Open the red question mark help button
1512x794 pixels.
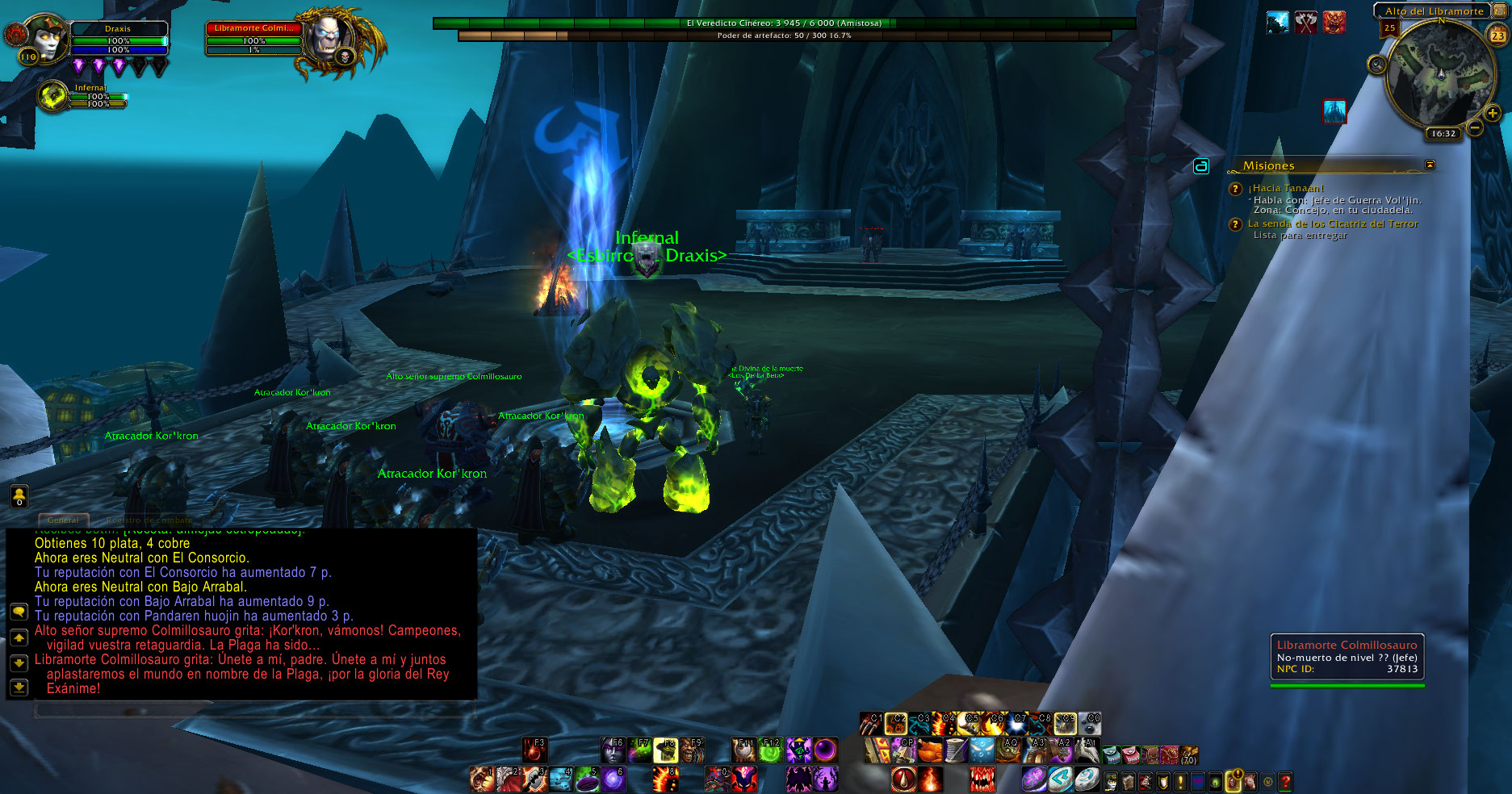(1285, 781)
